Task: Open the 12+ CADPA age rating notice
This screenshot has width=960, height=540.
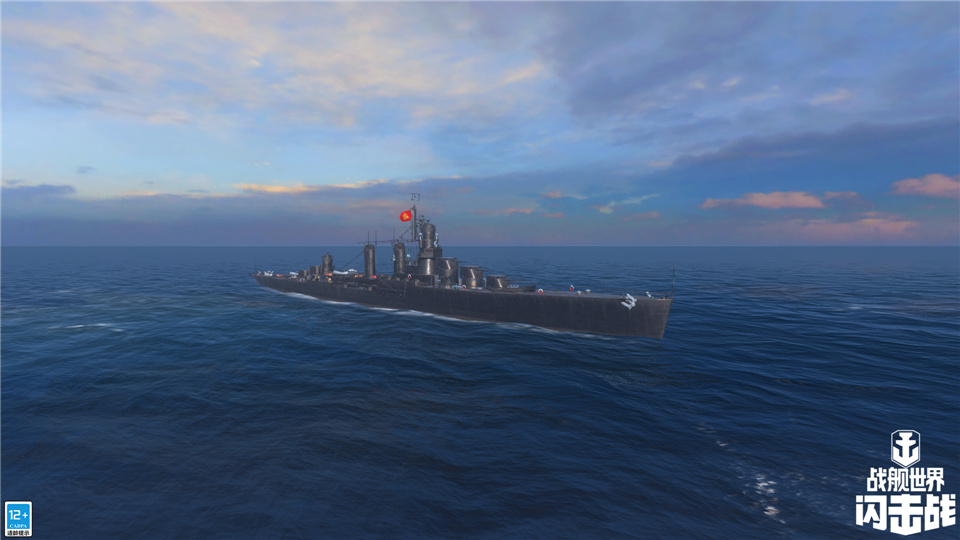Action: click(18, 518)
